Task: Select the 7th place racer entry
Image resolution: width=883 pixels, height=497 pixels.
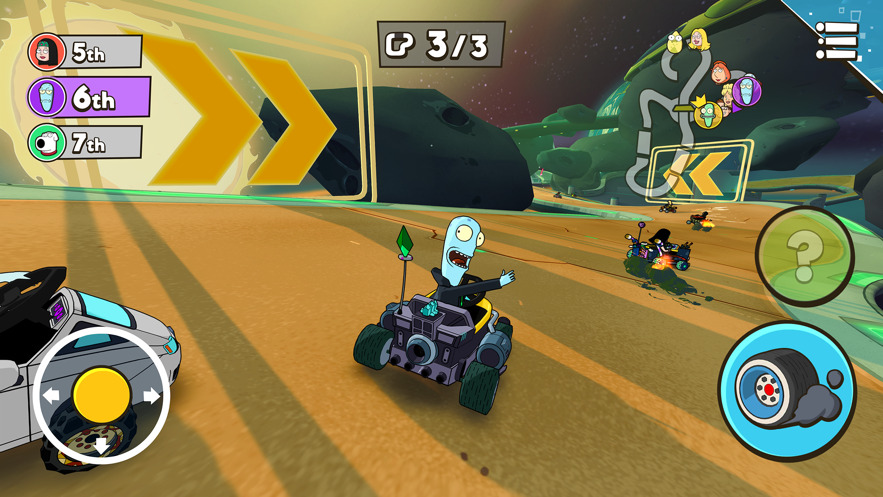Action: (x=86, y=143)
